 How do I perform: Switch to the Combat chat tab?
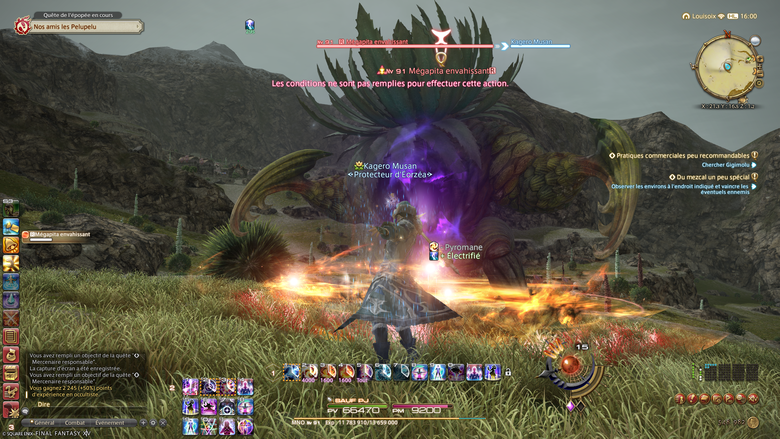coord(75,423)
